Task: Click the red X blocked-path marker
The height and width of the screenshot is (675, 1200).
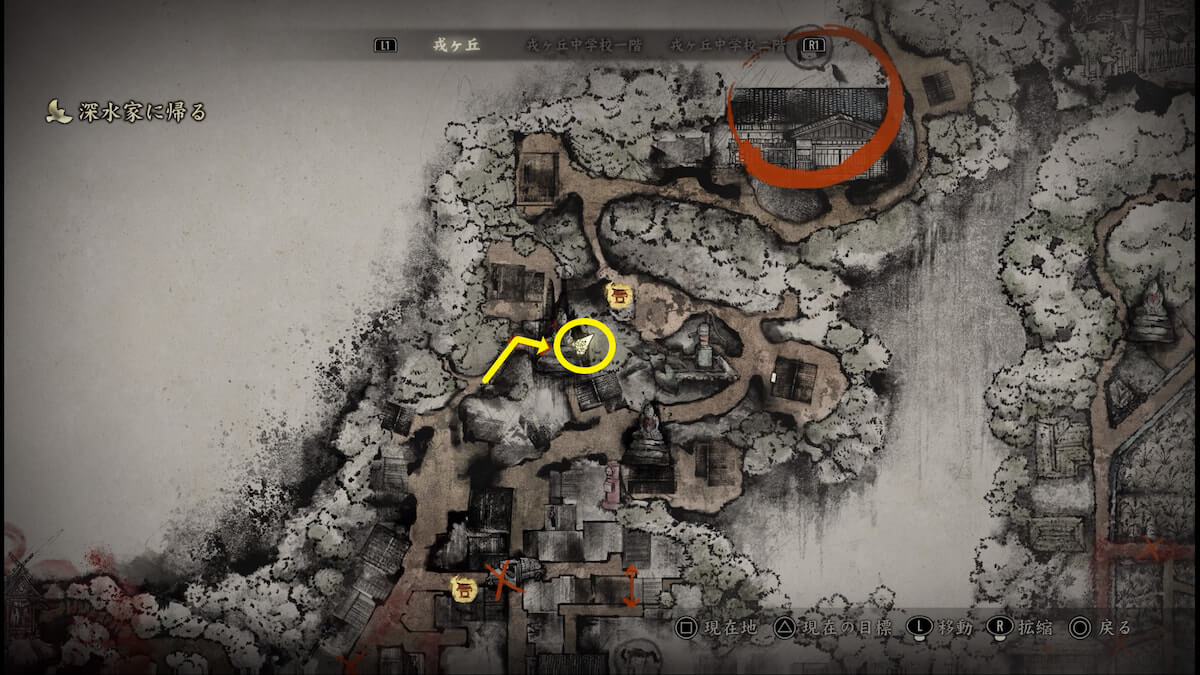Action: (503, 577)
